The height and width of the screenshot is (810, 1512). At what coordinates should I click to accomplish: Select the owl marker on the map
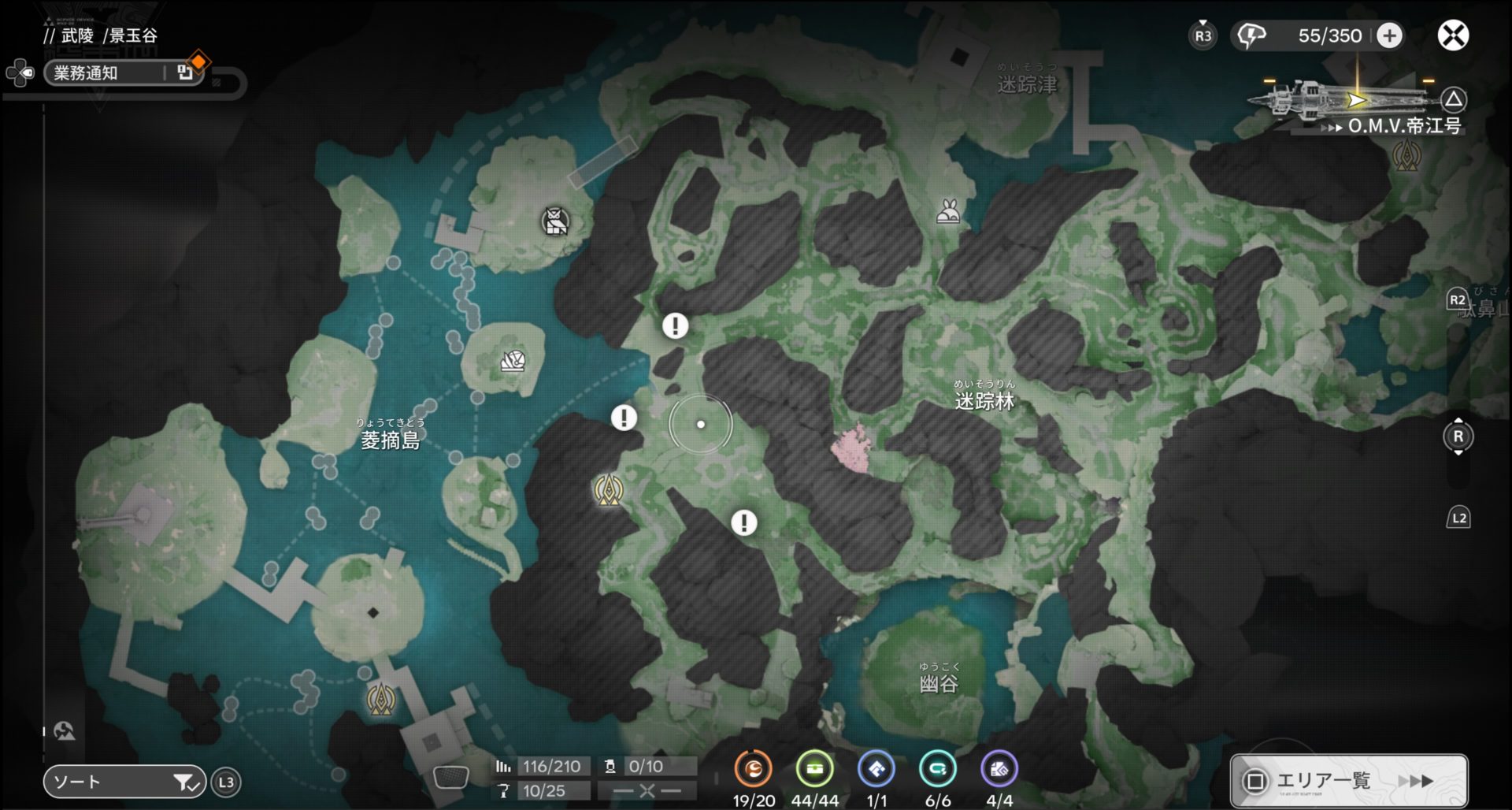click(x=555, y=221)
